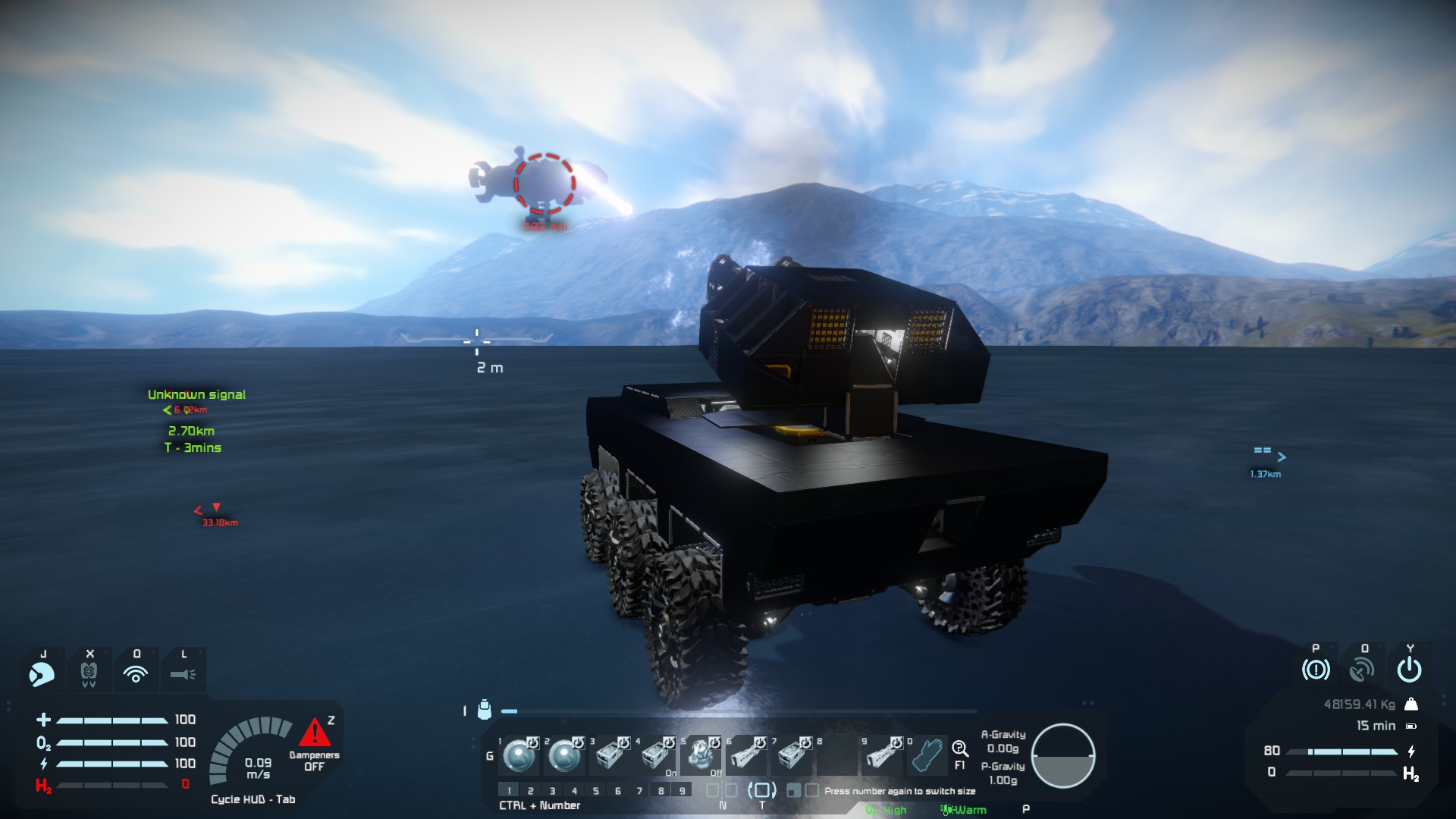Select the glove icon in slot 0
Viewport: 1456px width, 819px height.
[927, 755]
